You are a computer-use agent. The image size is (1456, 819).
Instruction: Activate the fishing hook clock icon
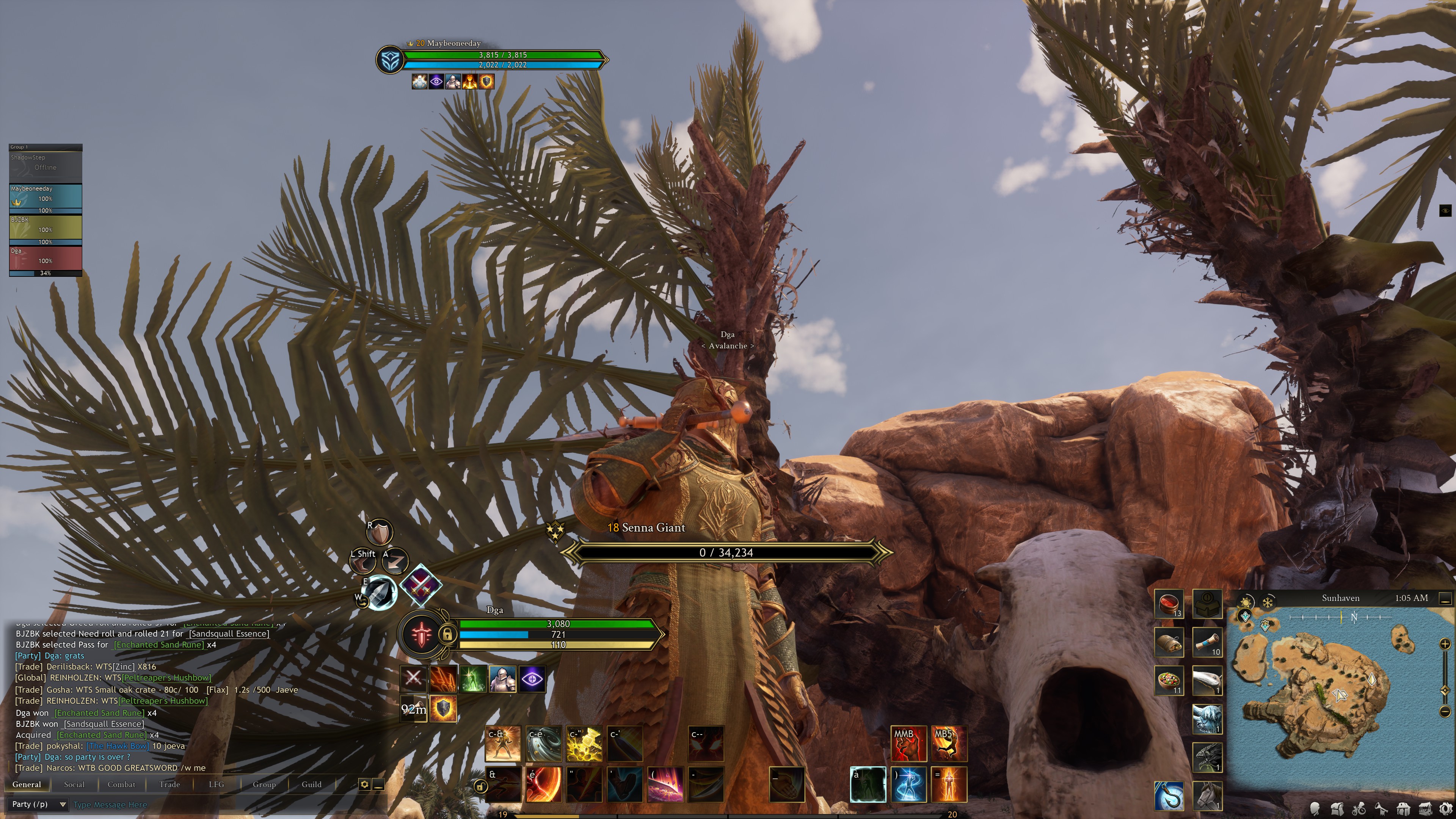pos(1168,795)
